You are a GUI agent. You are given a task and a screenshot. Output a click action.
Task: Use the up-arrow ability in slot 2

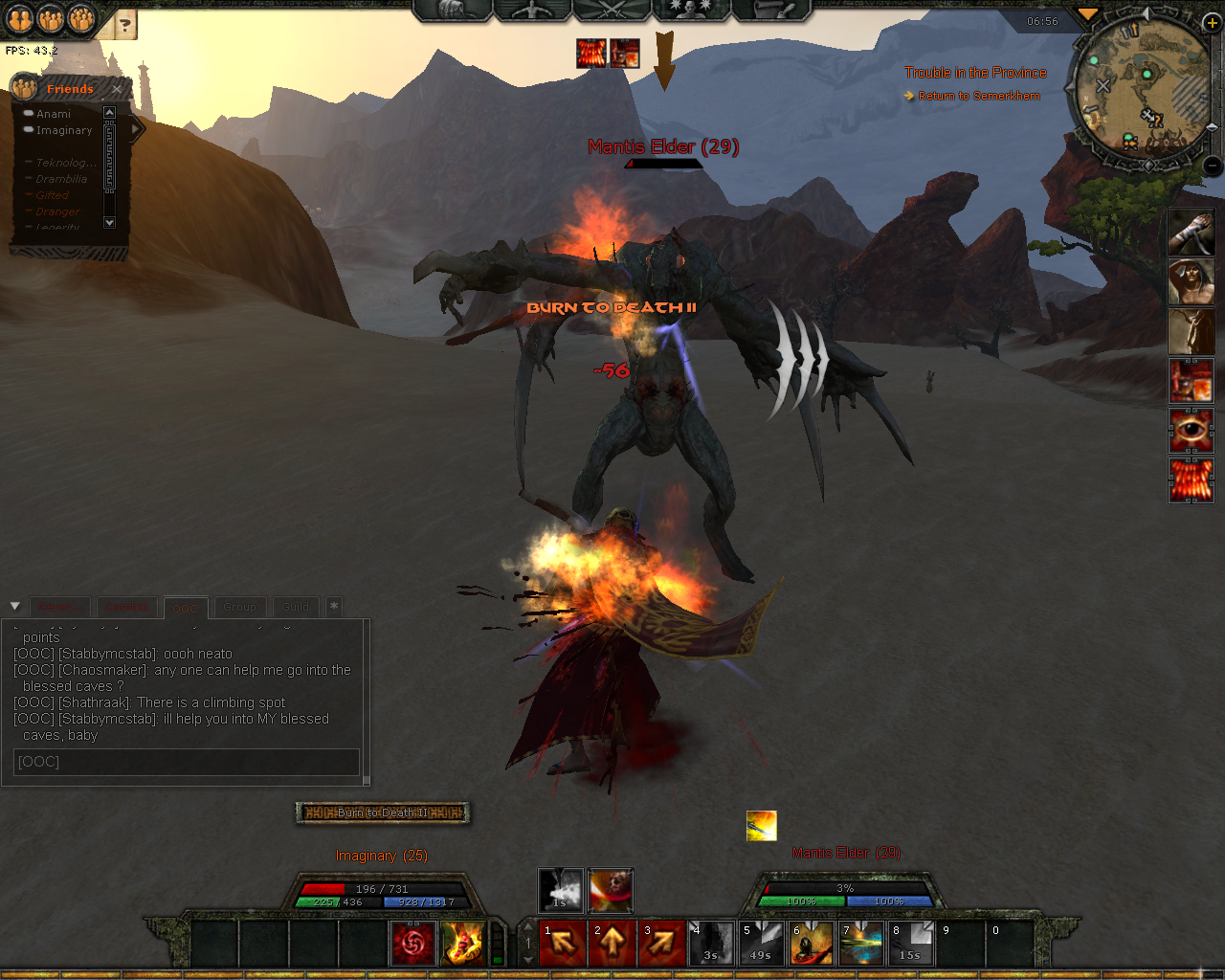pos(612,944)
